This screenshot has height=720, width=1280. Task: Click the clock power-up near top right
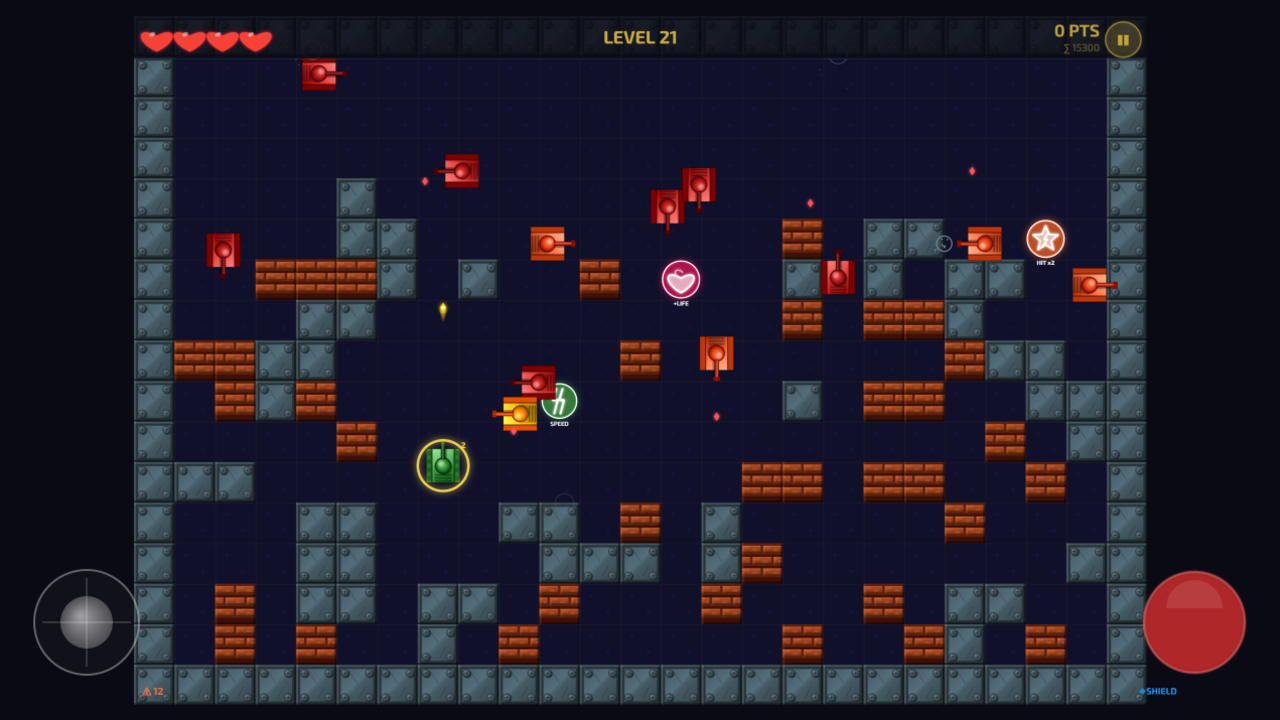pos(944,243)
